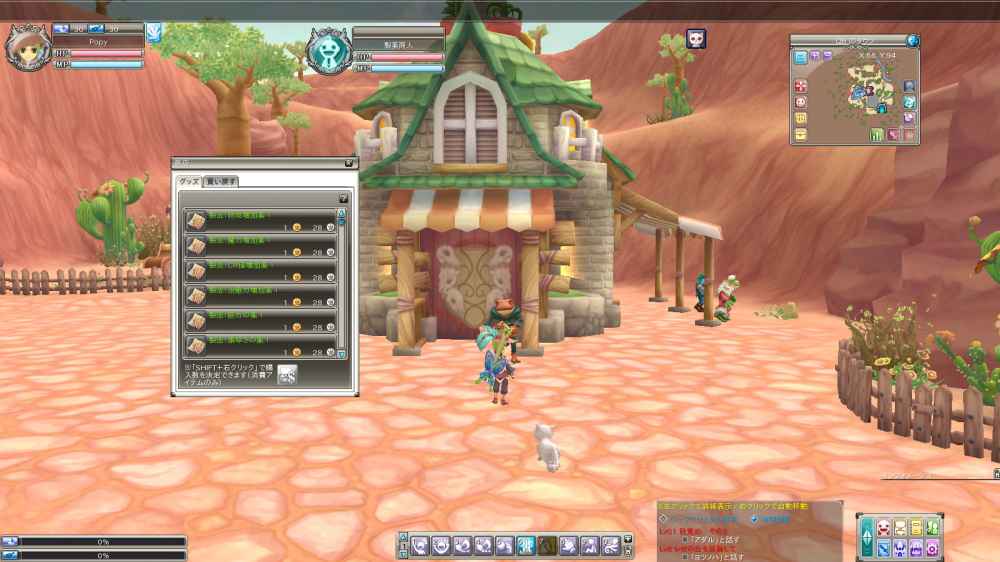The width and height of the screenshot is (1000, 562).
Task: Select the skull debuff icon near target frame
Action: click(696, 40)
